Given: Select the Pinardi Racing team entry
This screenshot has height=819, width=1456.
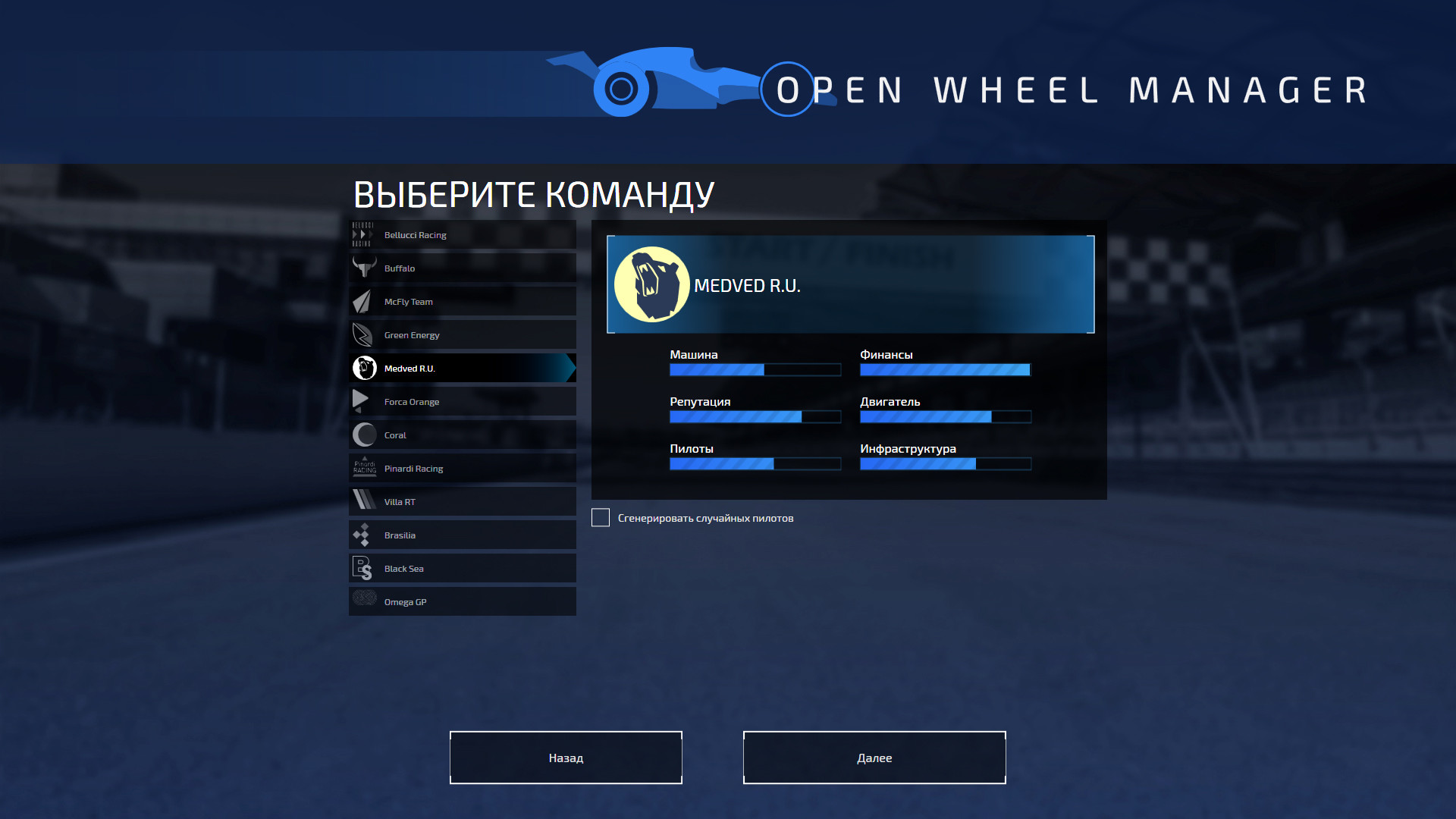Looking at the screenshot, I should point(462,468).
